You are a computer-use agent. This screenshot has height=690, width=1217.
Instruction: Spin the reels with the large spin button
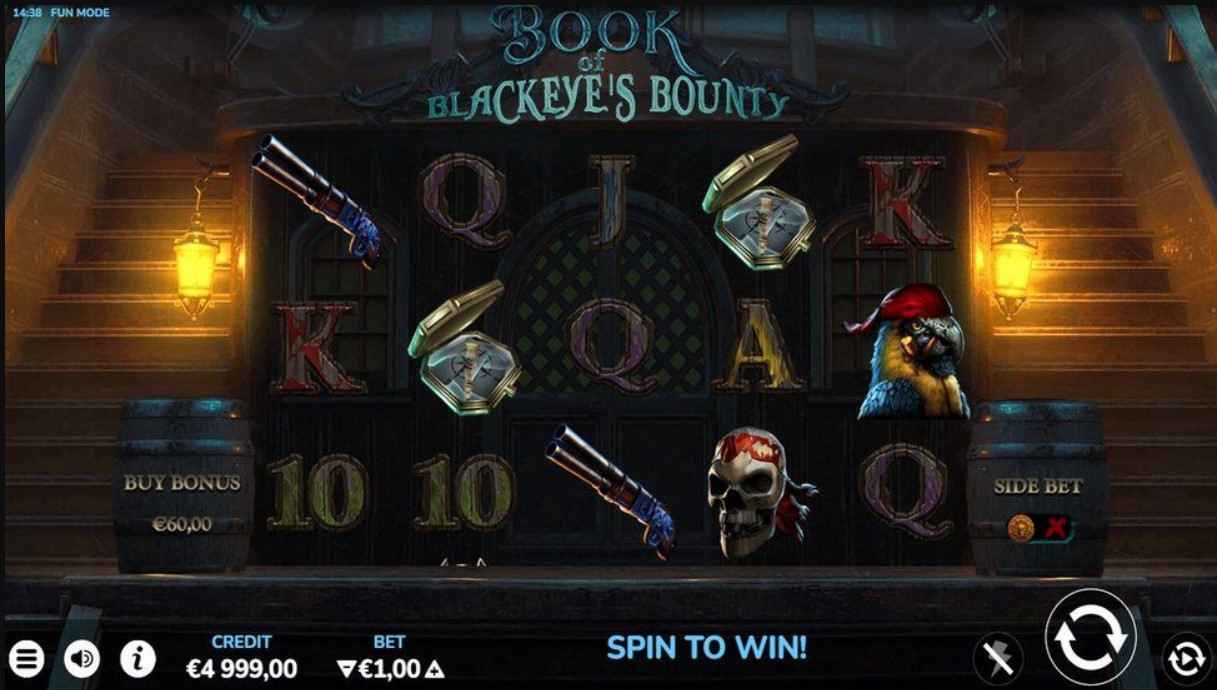pyautogui.click(x=1090, y=636)
